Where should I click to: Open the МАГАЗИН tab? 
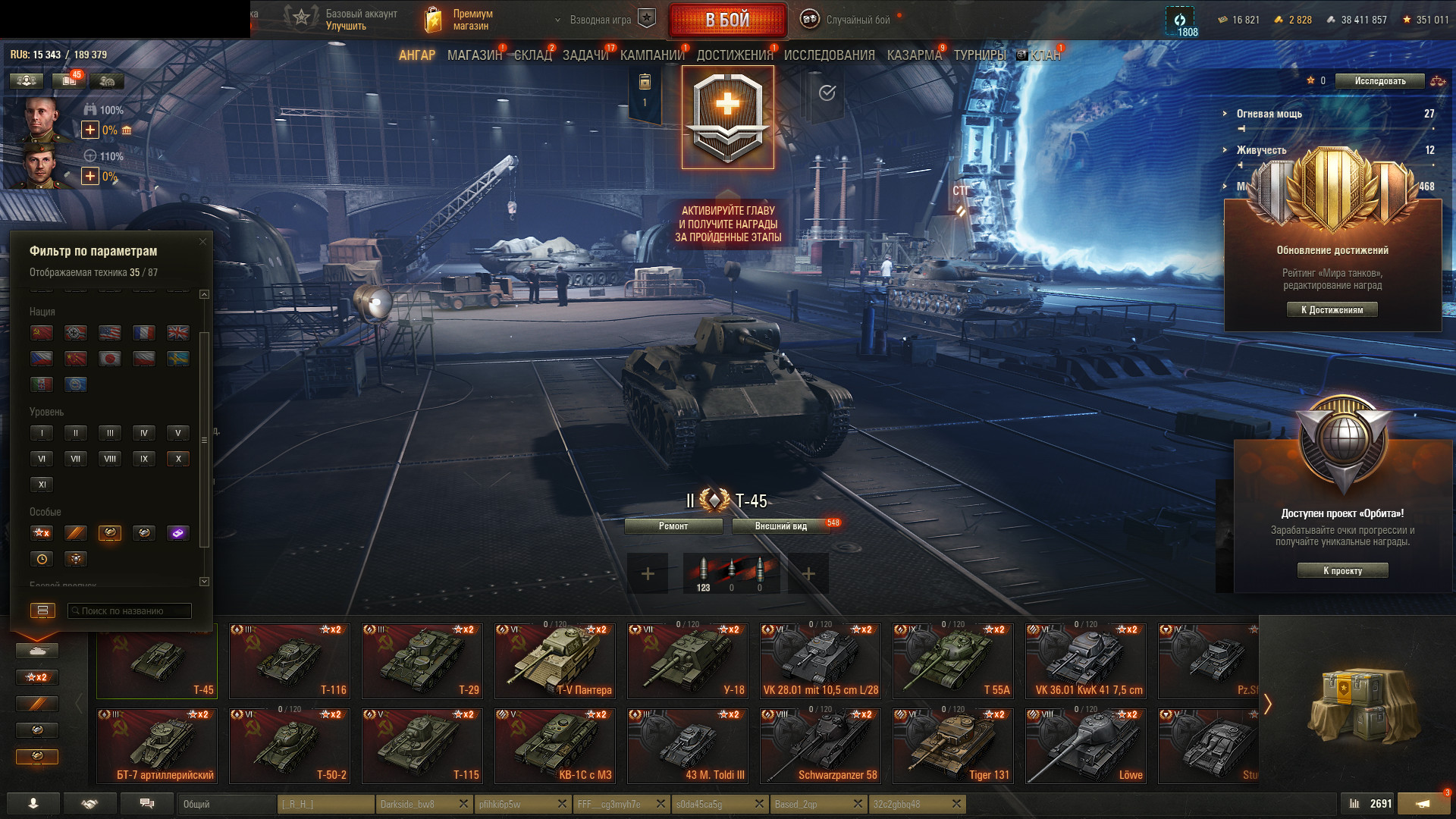(475, 55)
